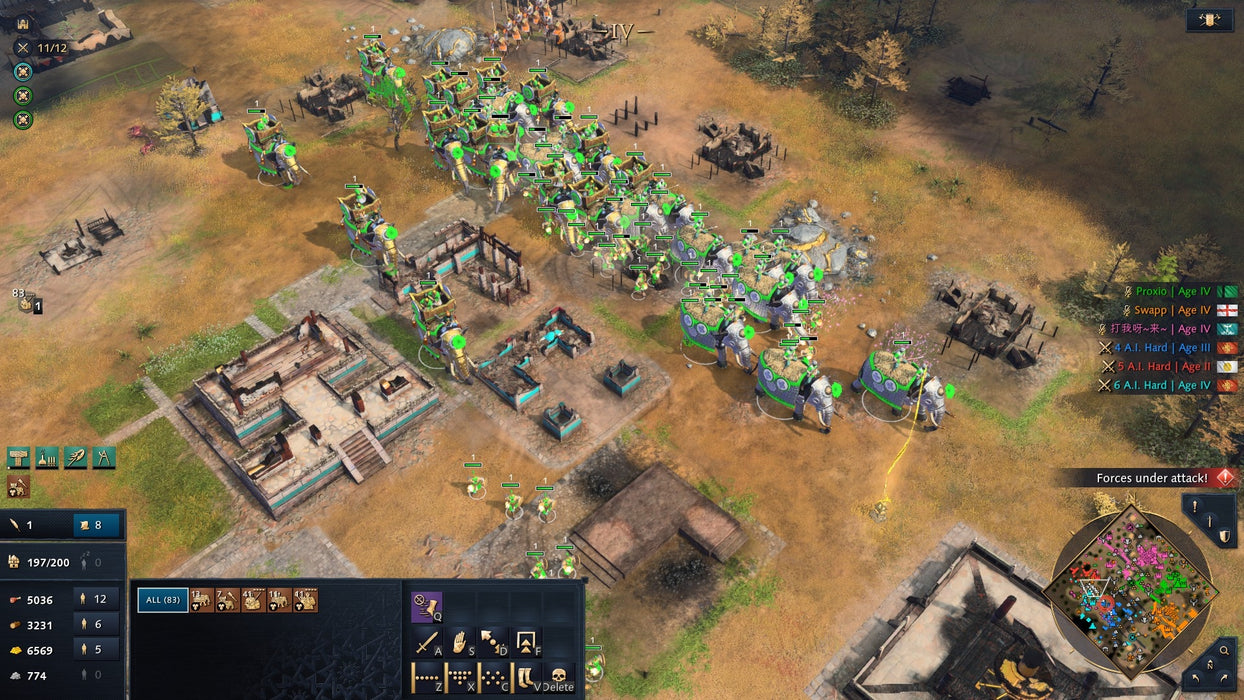The height and width of the screenshot is (700, 1244).
Task: Select the wedge formation with X label
Action: coord(461,677)
